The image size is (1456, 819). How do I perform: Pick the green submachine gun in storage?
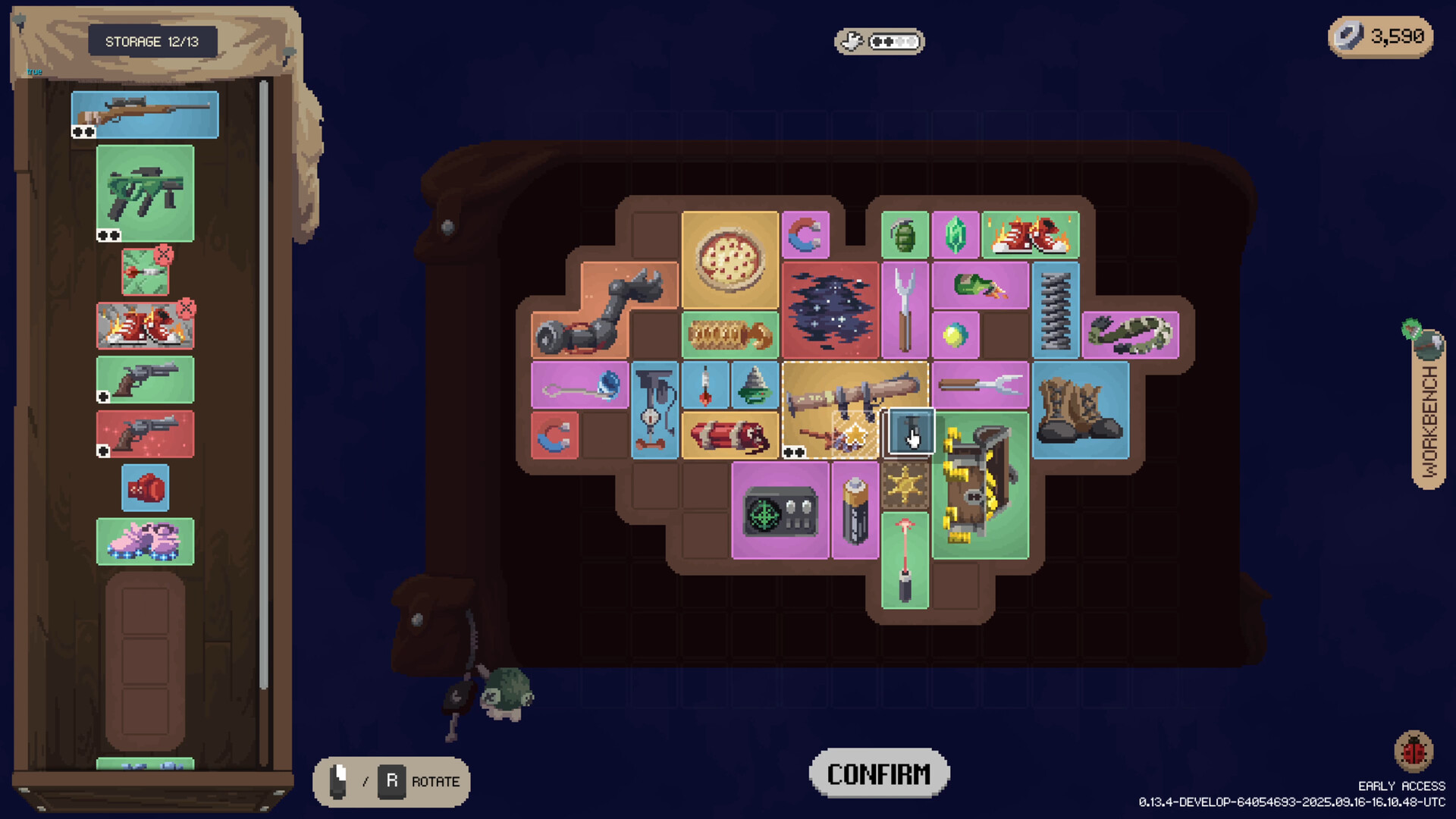point(145,193)
